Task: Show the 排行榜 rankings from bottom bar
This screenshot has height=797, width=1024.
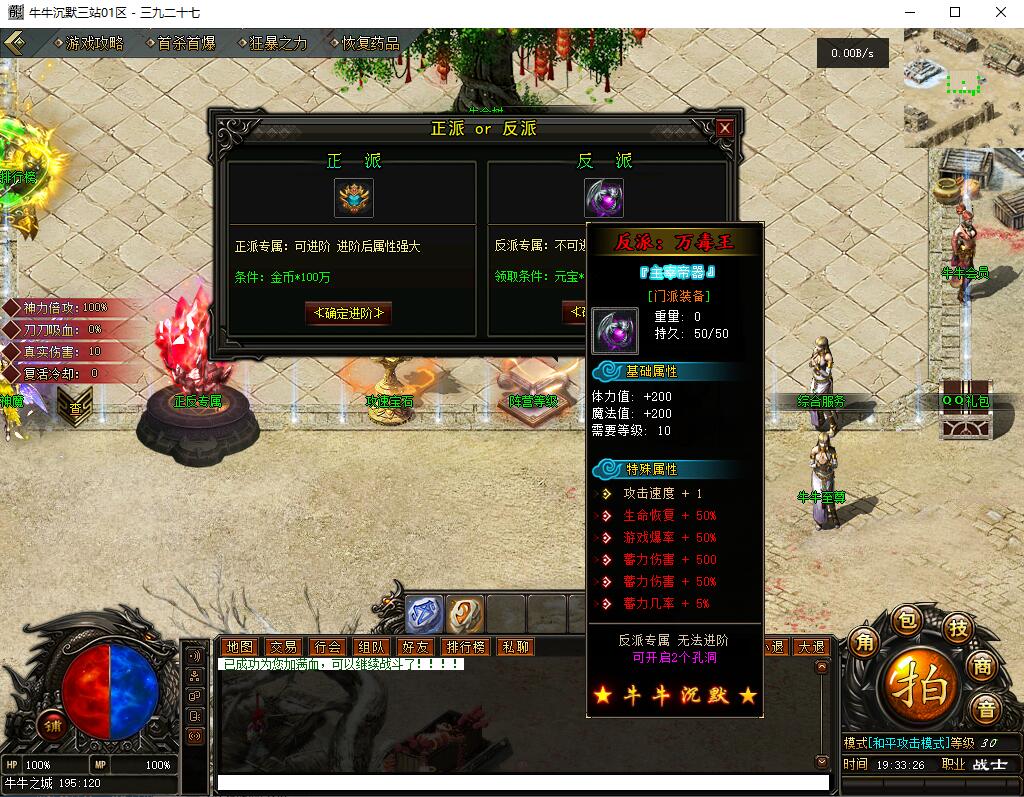Action: [465, 647]
